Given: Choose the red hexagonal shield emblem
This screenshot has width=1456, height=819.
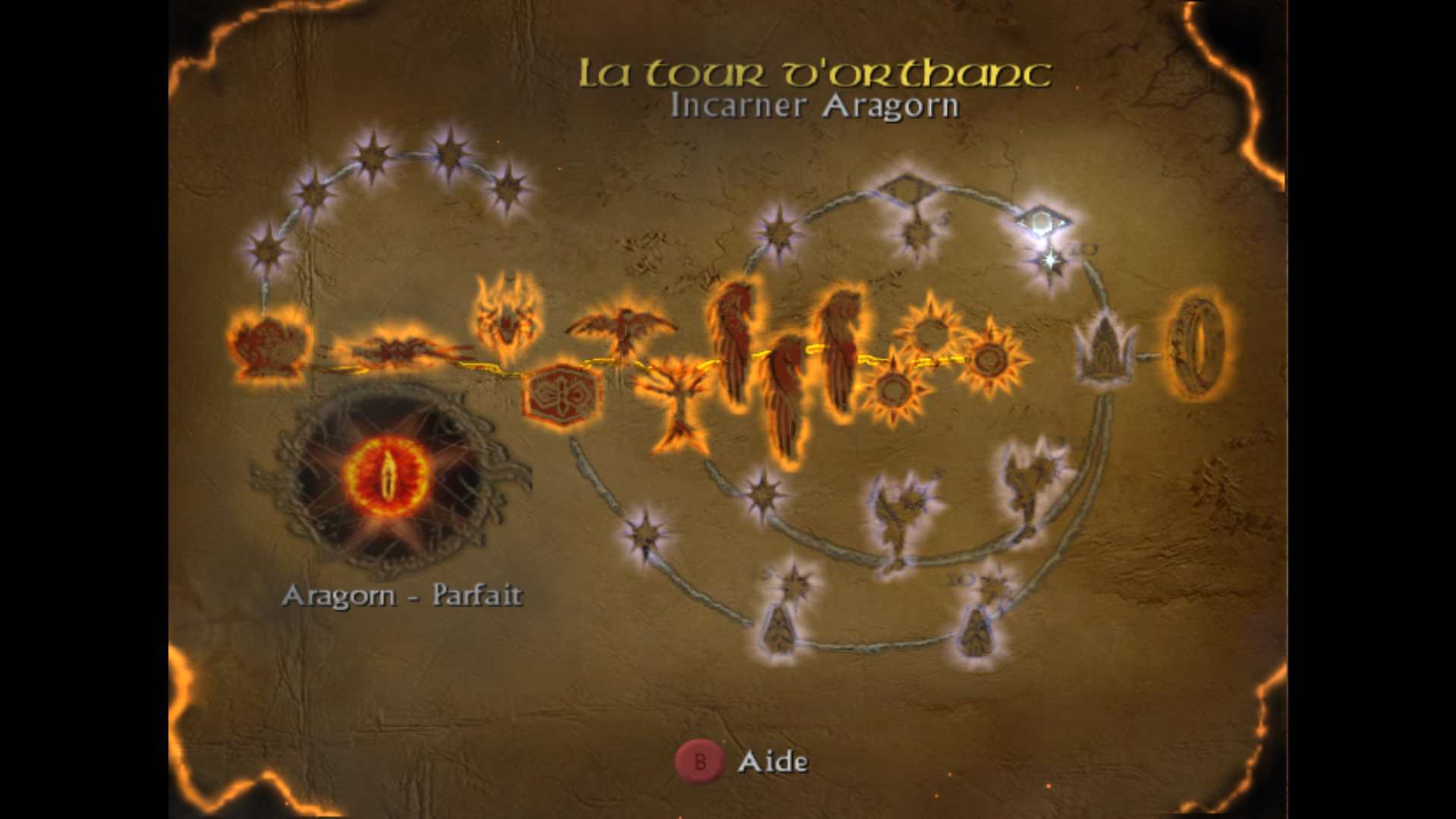Looking at the screenshot, I should tap(561, 394).
